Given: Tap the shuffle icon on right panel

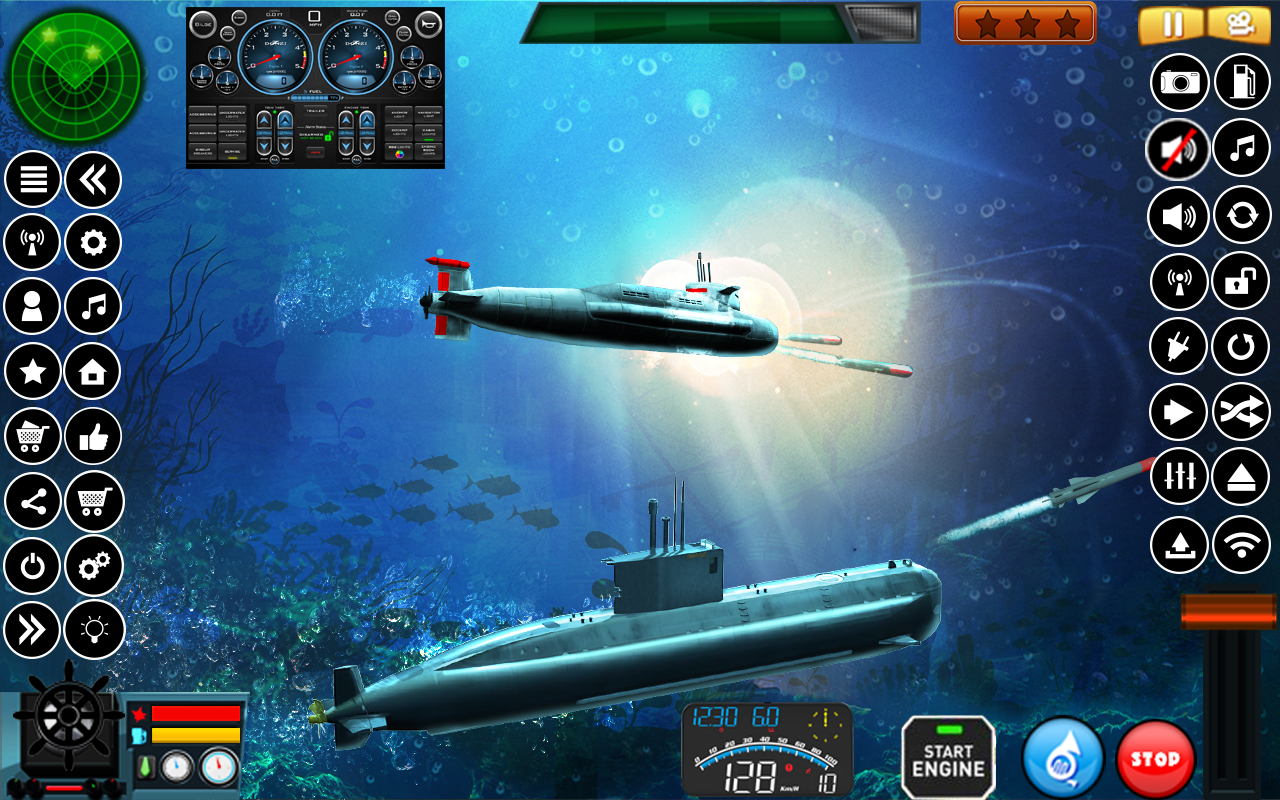Looking at the screenshot, I should 1241,411.
